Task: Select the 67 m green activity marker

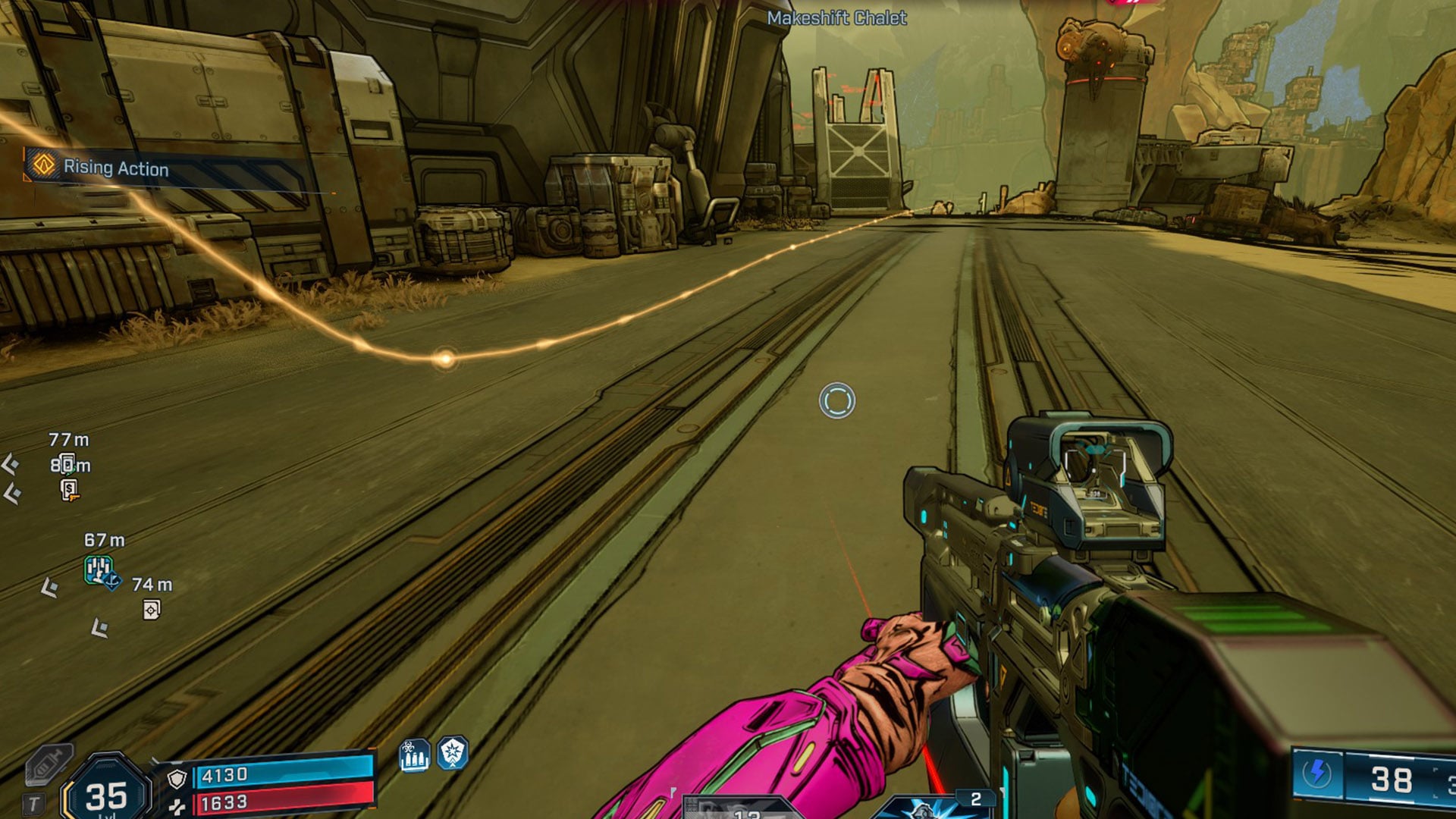Action: point(99,570)
